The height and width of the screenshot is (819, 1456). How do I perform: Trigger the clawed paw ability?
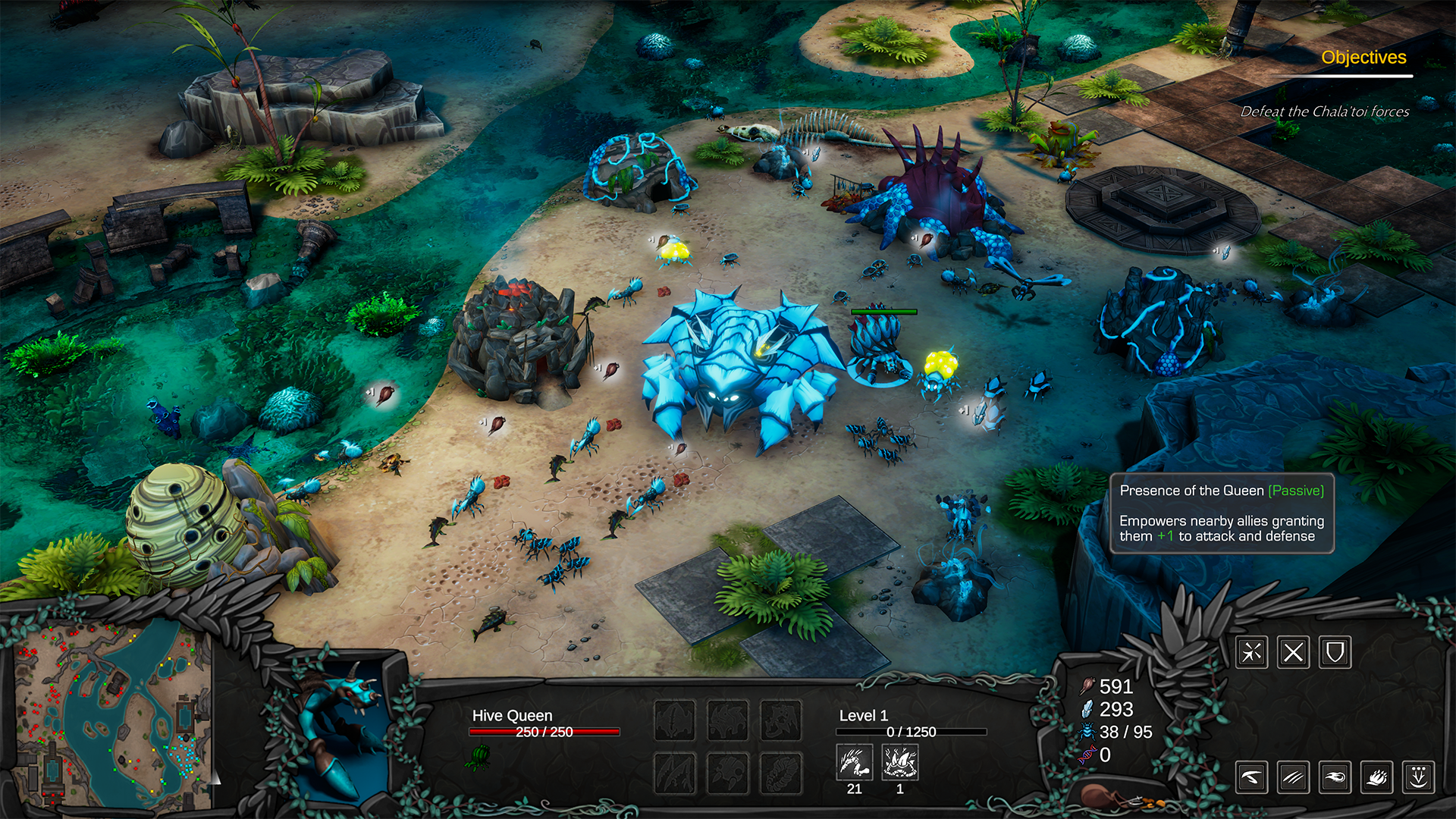click(x=1377, y=777)
